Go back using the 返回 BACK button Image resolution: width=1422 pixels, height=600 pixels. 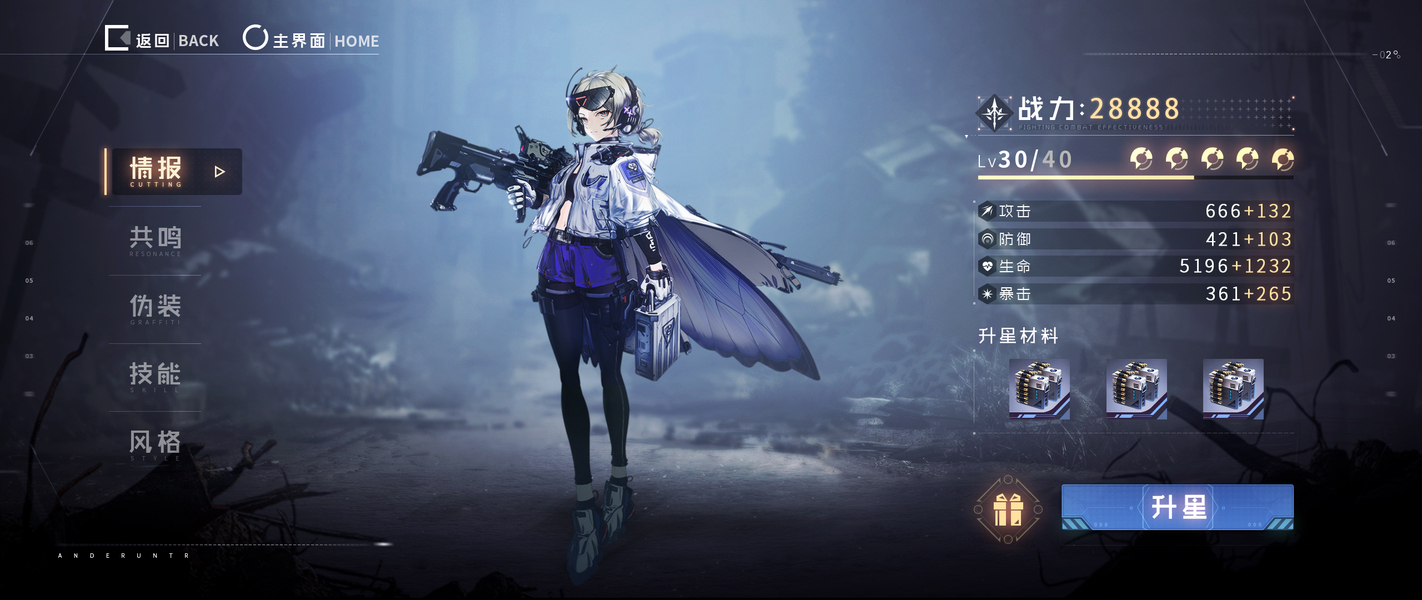(x=162, y=40)
